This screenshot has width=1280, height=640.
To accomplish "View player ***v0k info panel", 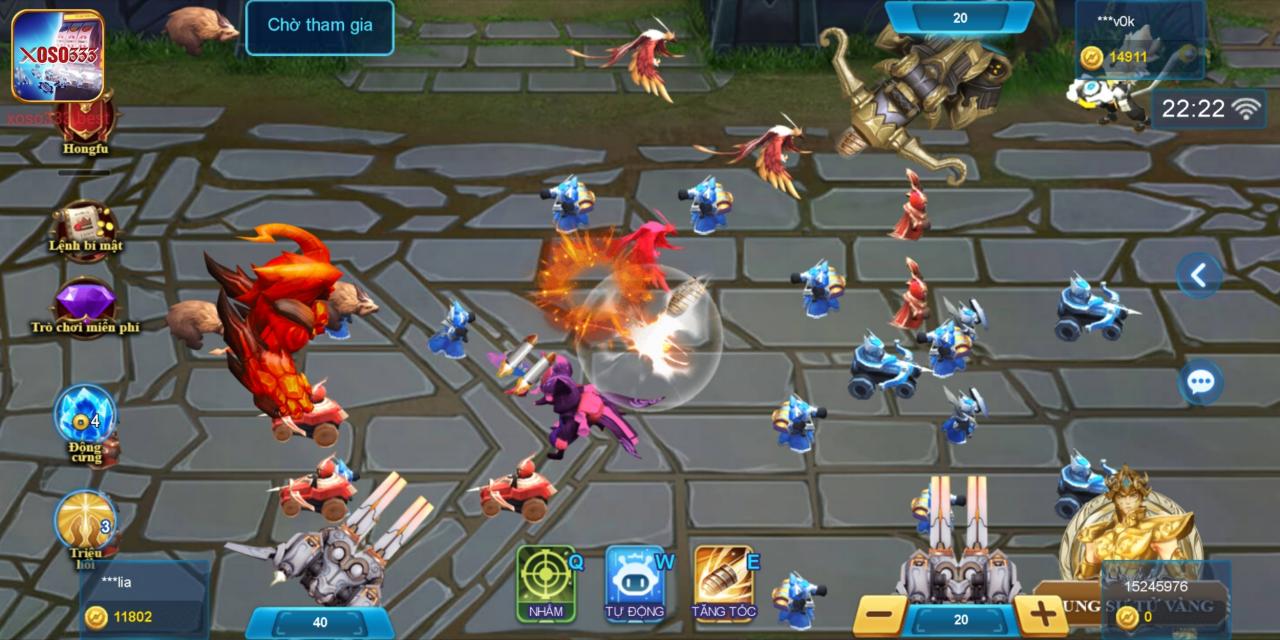I will coord(1139,40).
